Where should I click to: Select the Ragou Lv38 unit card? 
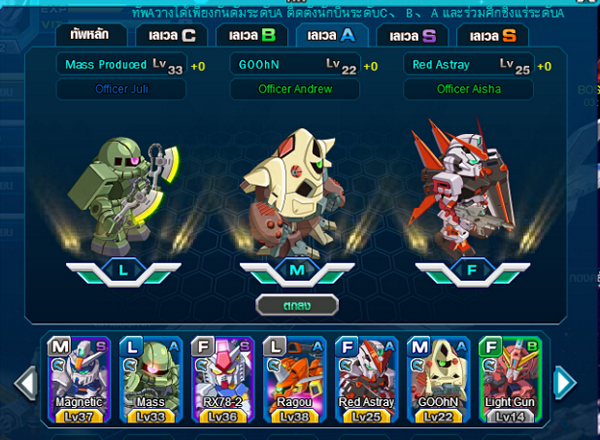click(293, 378)
